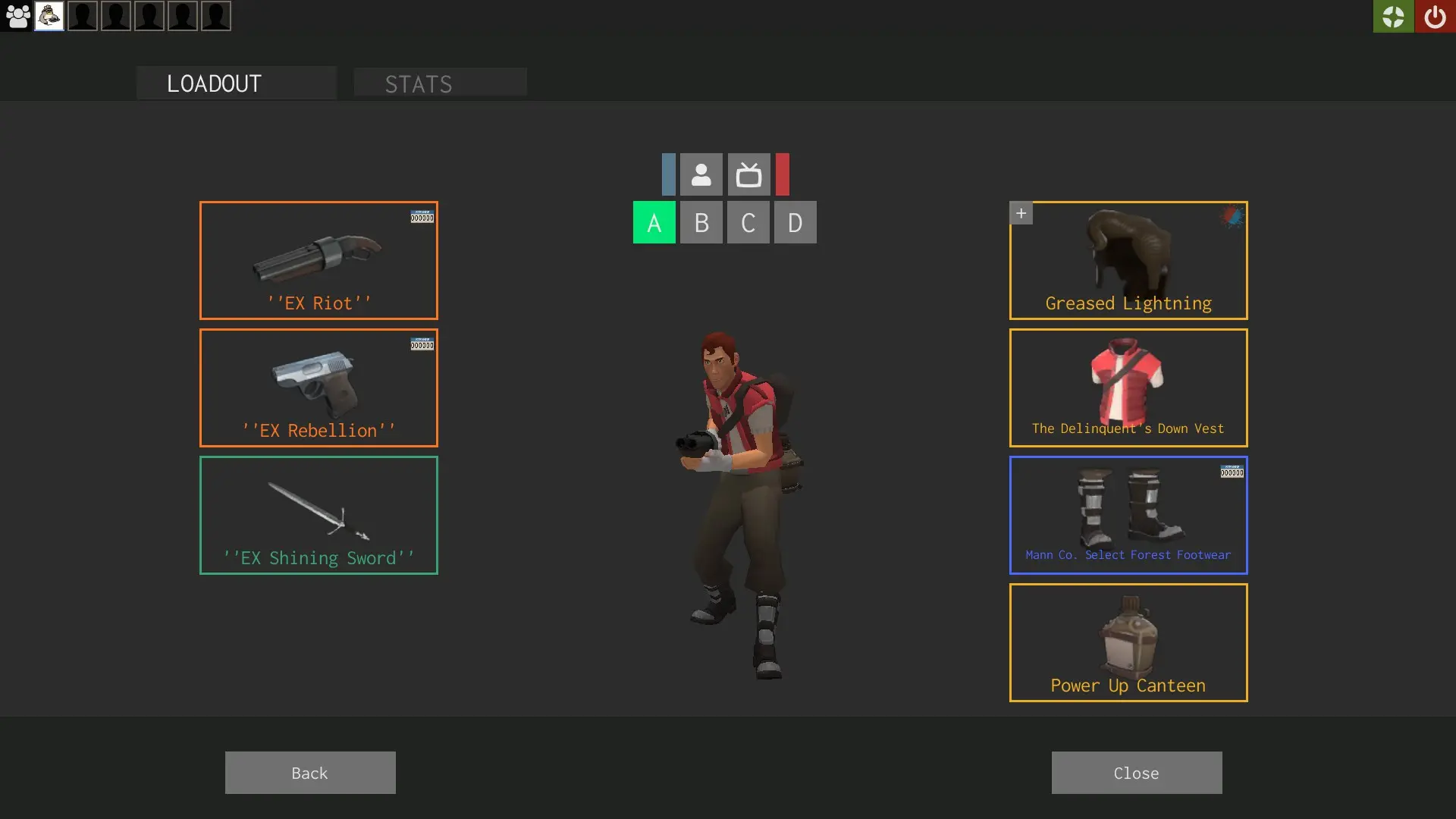Image resolution: width=1456 pixels, height=819 pixels.
Task: Close the loadout screen
Action: tap(1136, 773)
